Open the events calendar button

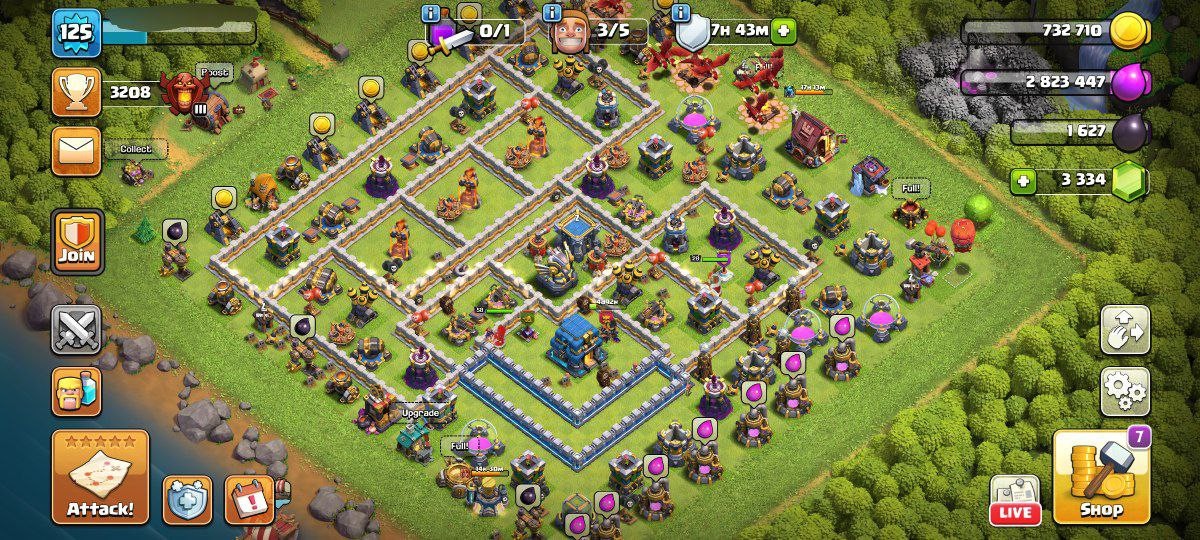point(249,499)
